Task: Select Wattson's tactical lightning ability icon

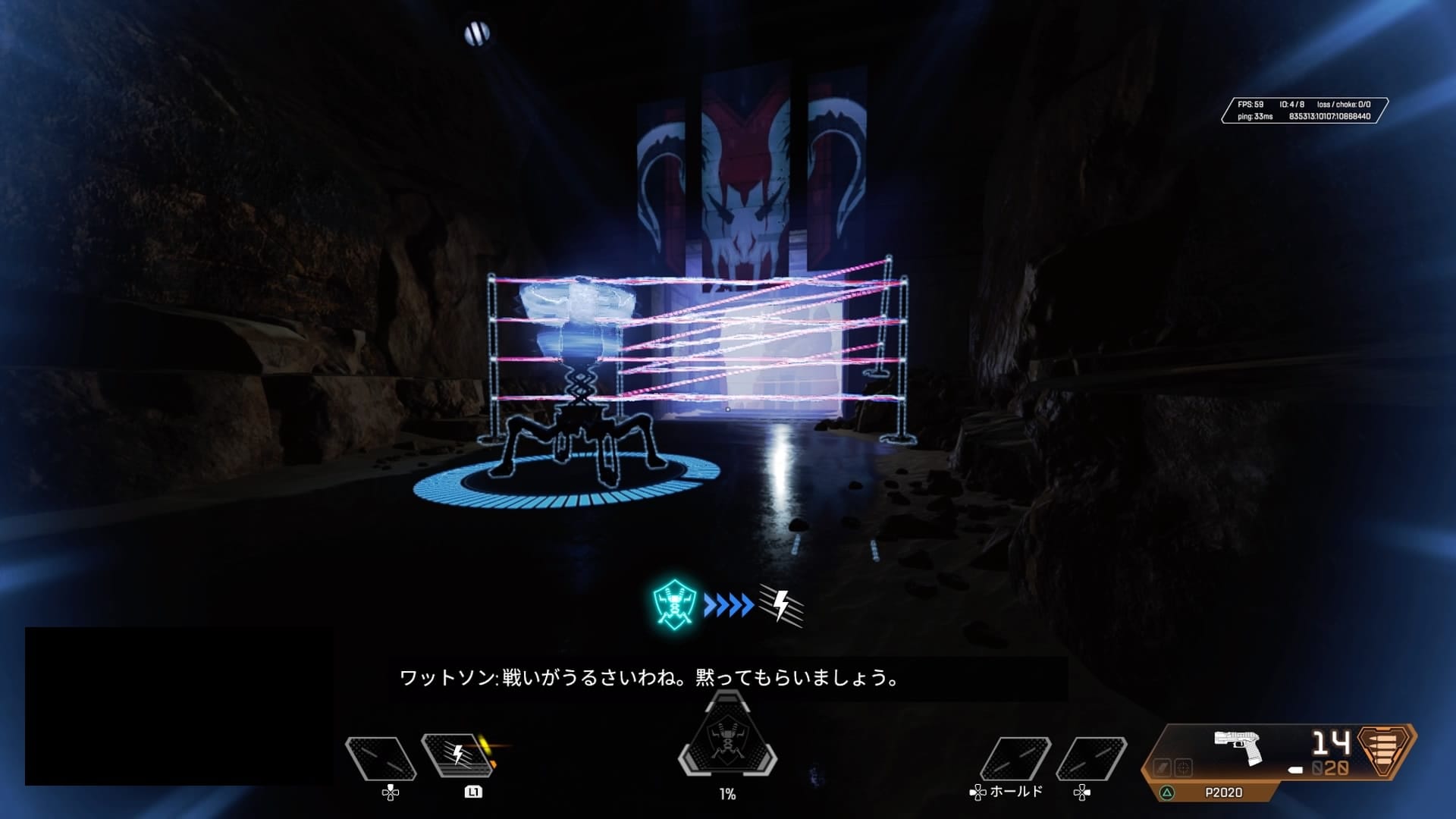Action: [457, 754]
